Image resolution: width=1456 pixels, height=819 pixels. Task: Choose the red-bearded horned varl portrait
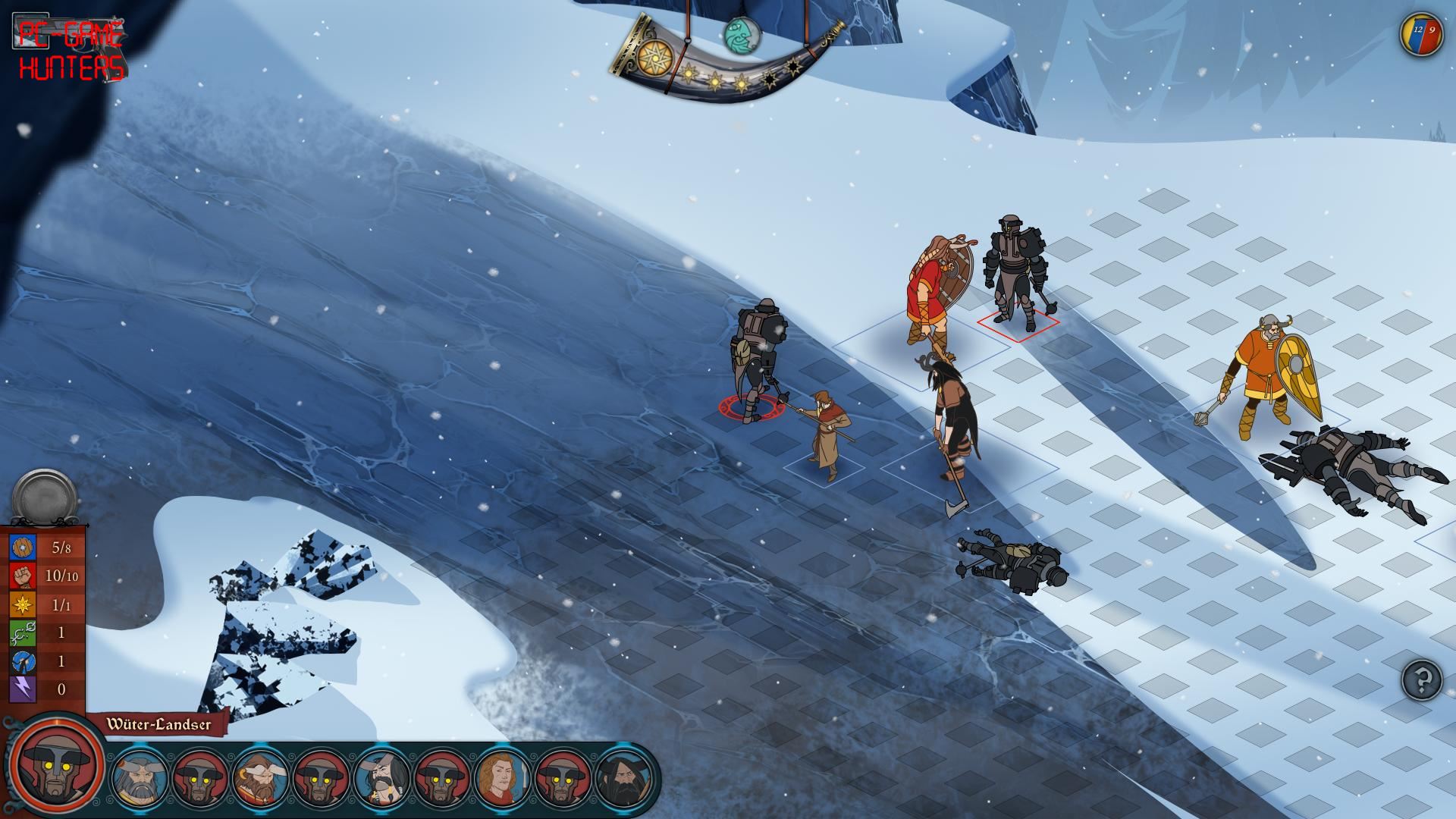260,778
